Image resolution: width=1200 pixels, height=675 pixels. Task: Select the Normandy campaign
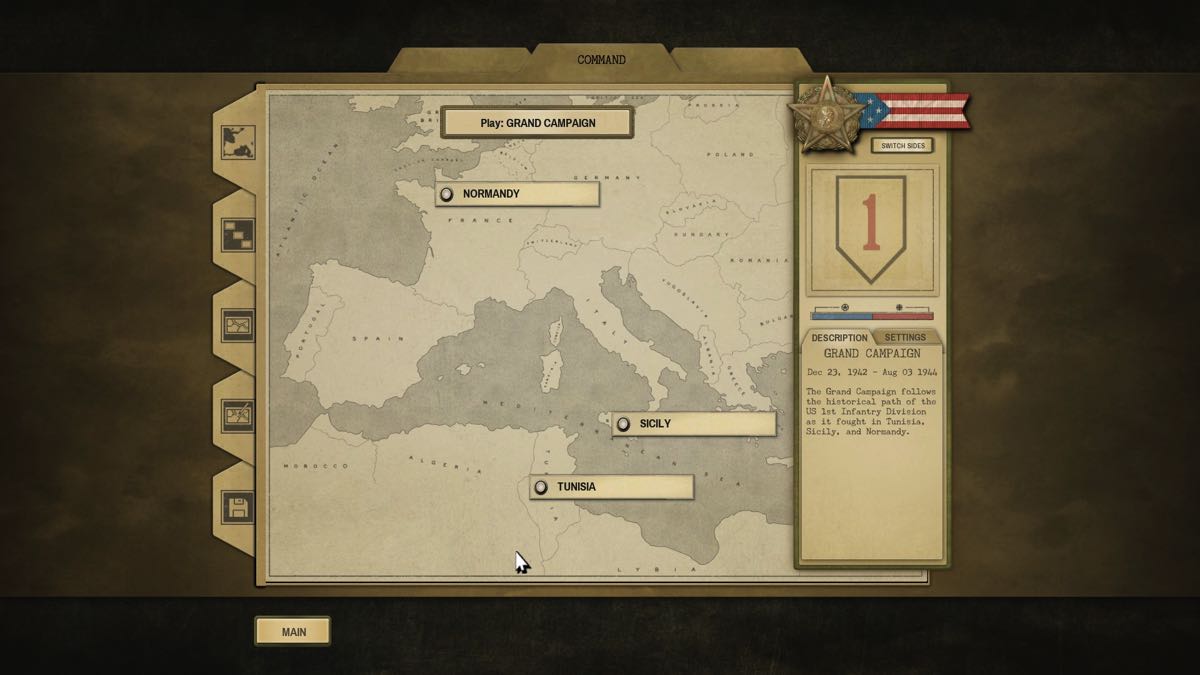(x=517, y=194)
